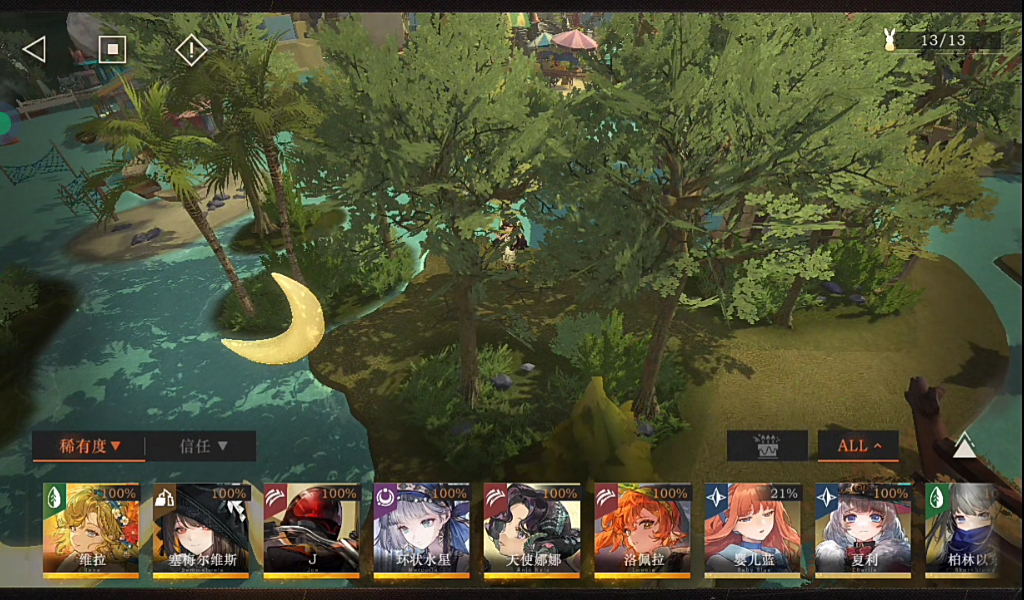Go back with the triangle arrow
1024x600 pixels.
pyautogui.click(x=34, y=49)
